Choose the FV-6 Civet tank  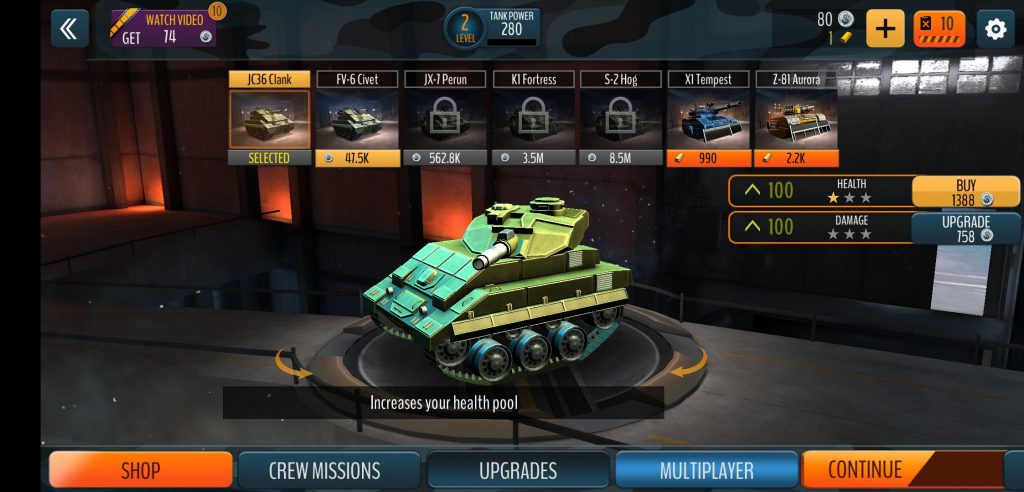point(357,119)
